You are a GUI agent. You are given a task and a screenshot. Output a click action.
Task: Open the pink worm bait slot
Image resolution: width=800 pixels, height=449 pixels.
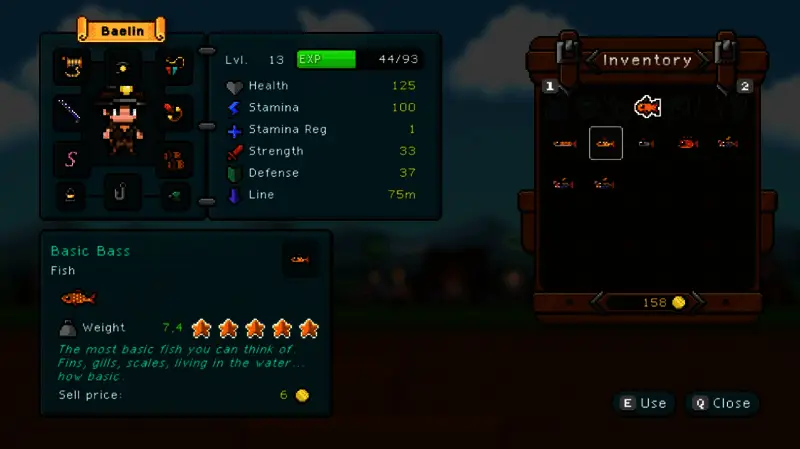pos(72,158)
